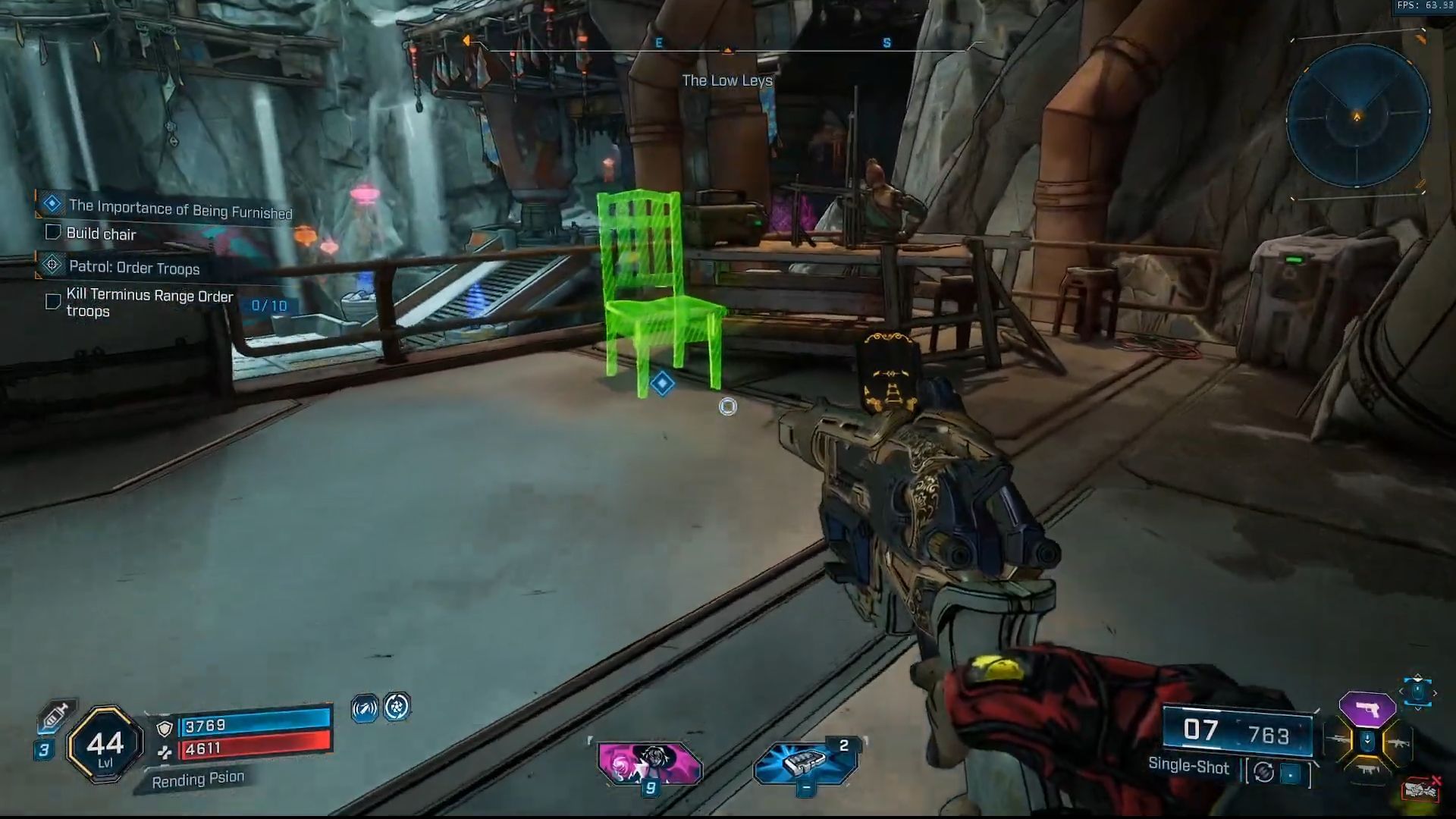The image size is (1456, 819).
Task: Select The Importance of Being Furnished quest
Action: point(180,209)
